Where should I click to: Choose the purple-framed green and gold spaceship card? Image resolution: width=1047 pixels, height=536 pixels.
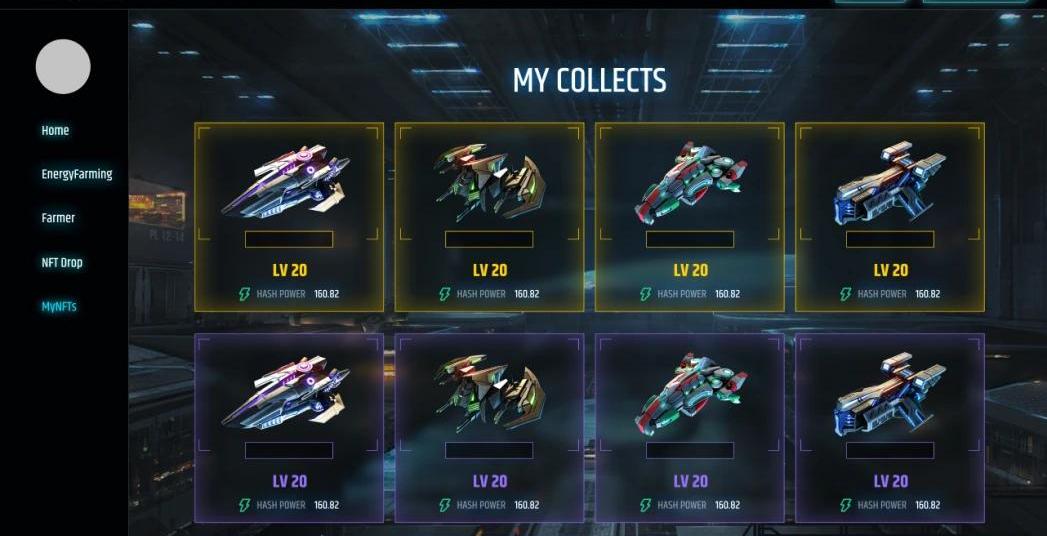pyautogui.click(x=489, y=427)
